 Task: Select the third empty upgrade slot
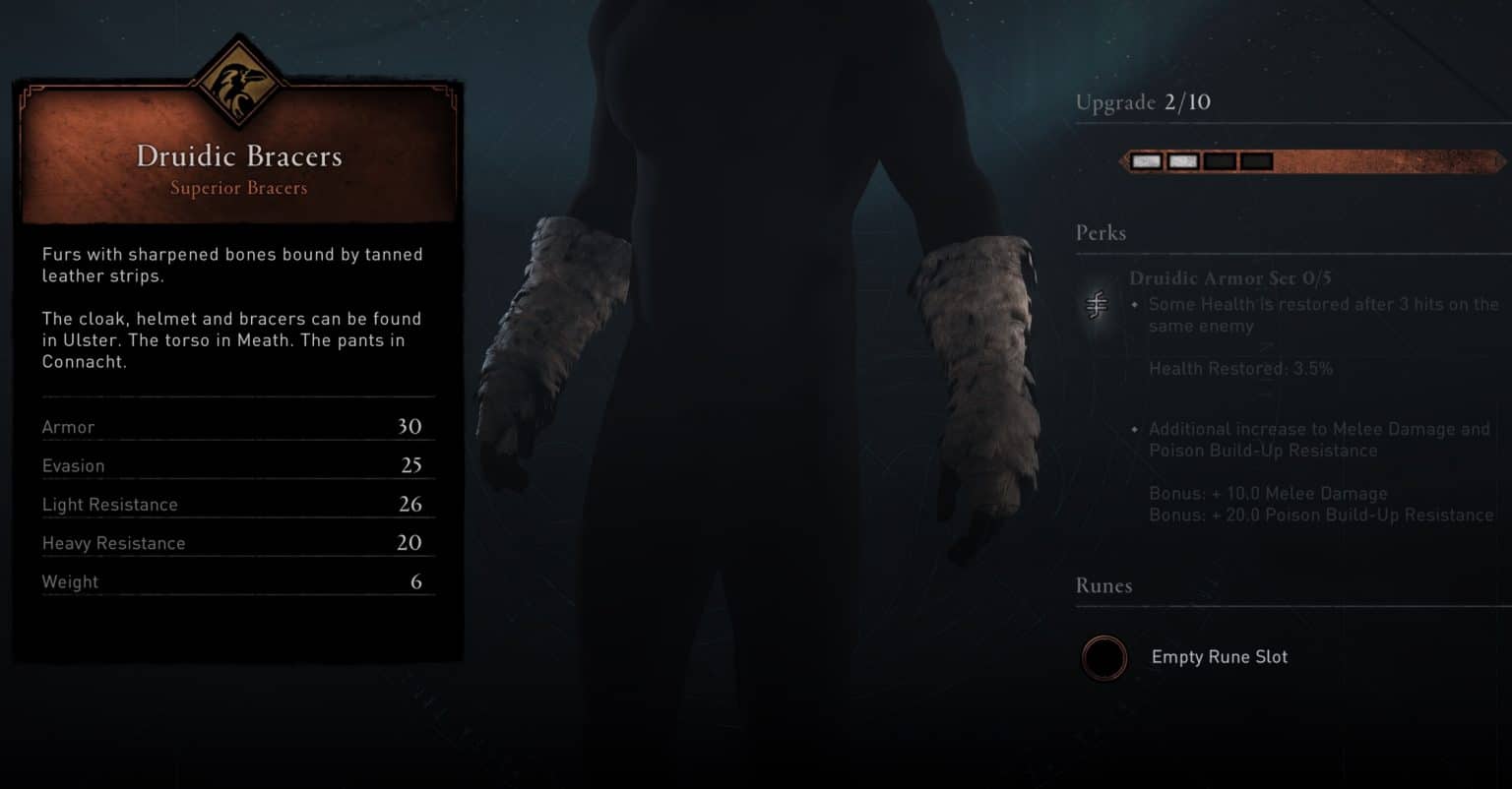pyautogui.click(x=1220, y=159)
